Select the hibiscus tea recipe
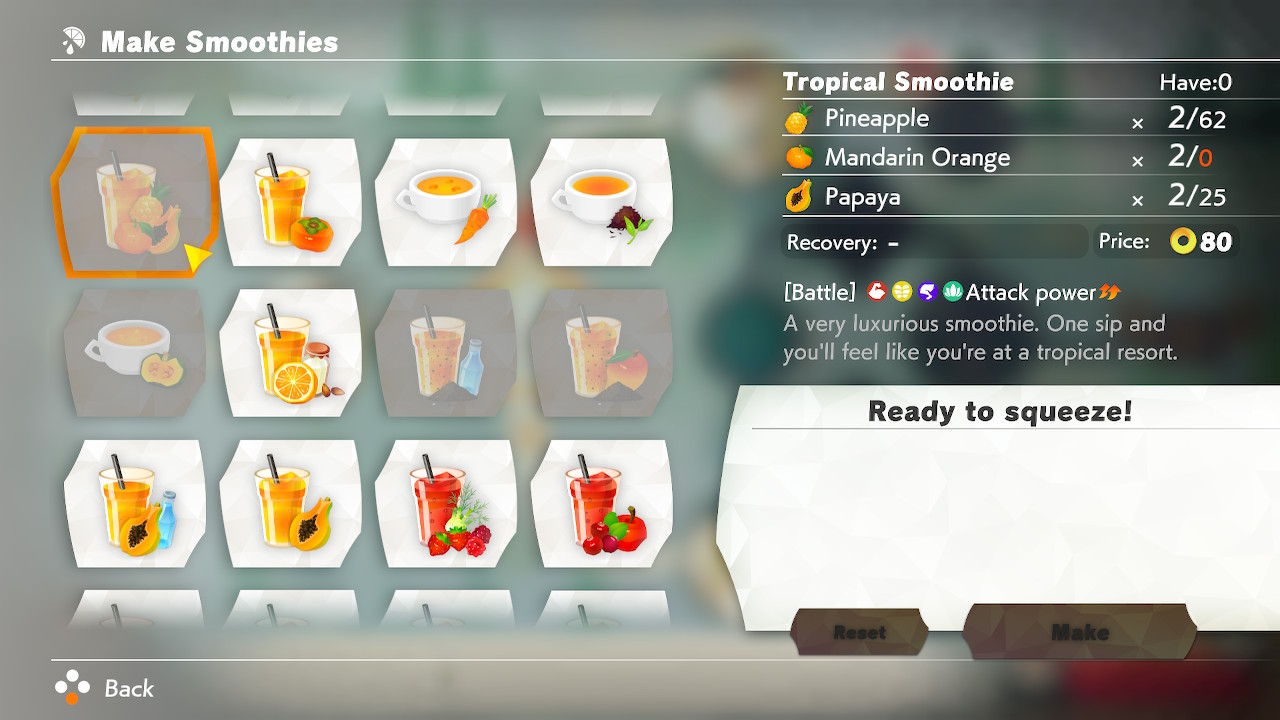 601,201
